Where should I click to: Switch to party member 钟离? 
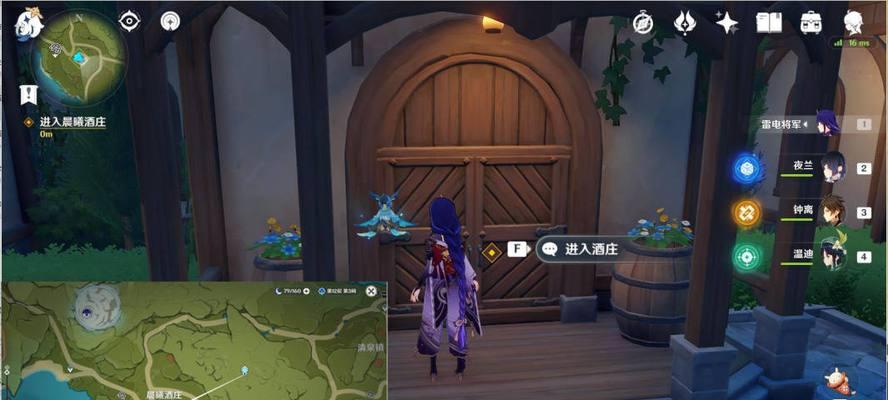pos(834,212)
